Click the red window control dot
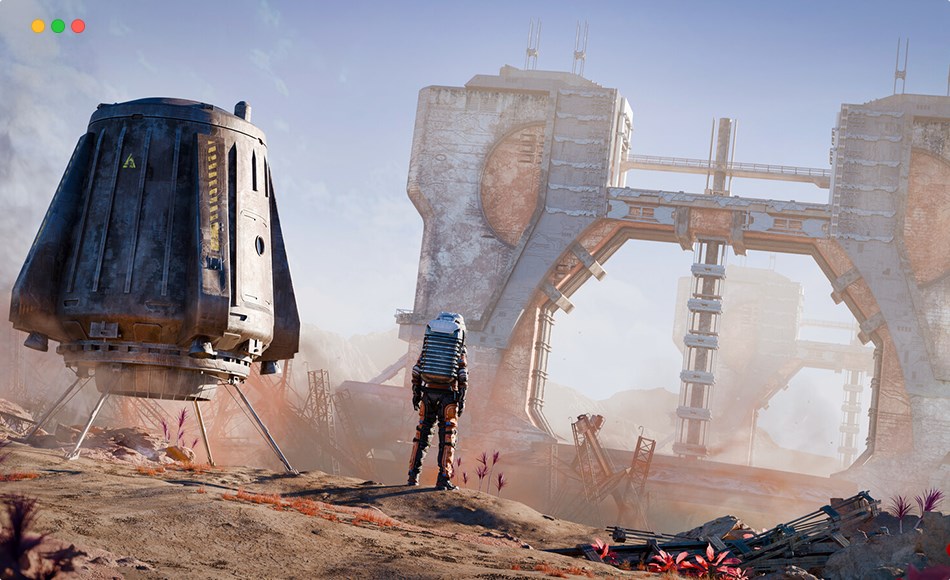Viewport: 950px width, 580px height. pyautogui.click(x=78, y=26)
